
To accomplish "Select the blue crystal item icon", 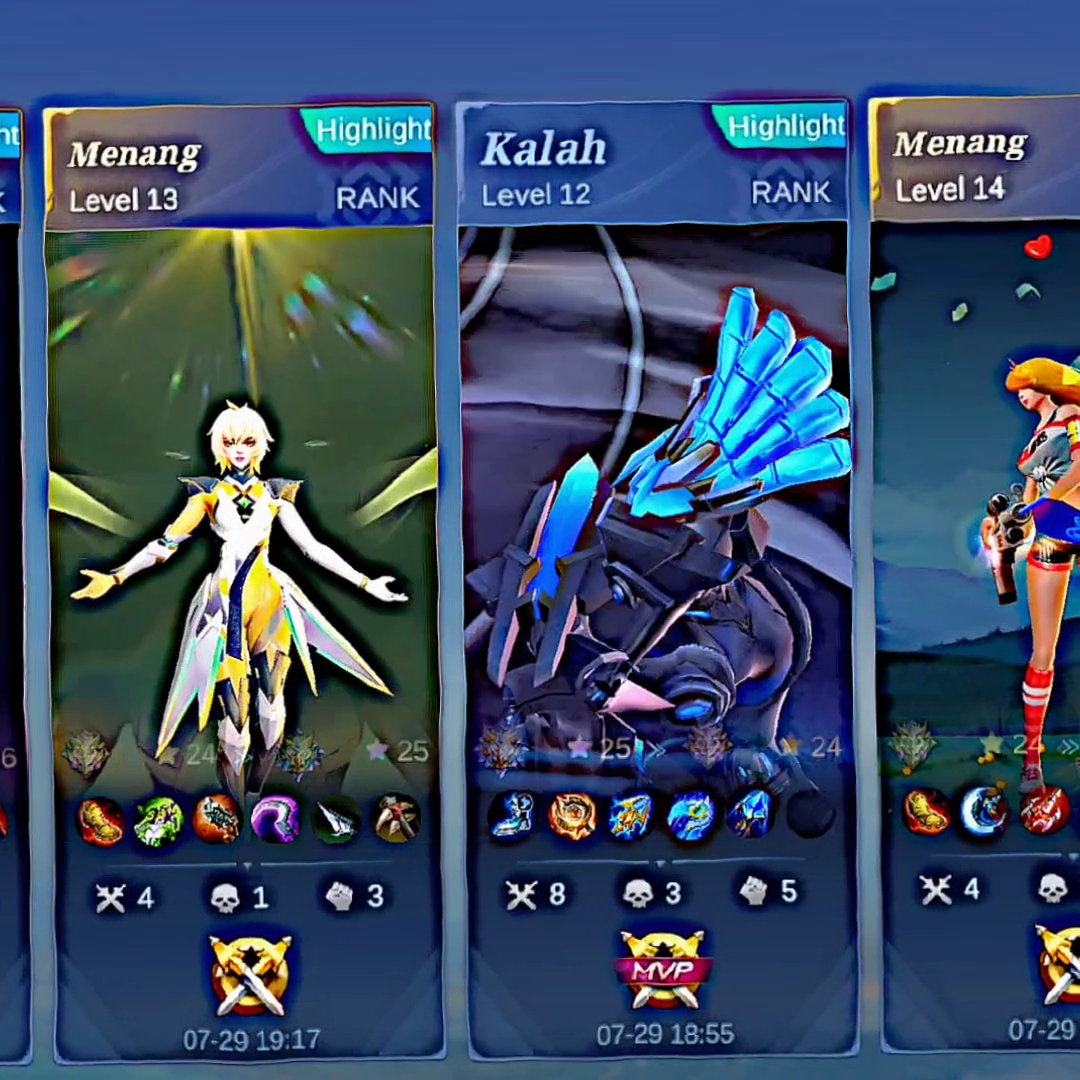I will pyautogui.click(x=749, y=814).
